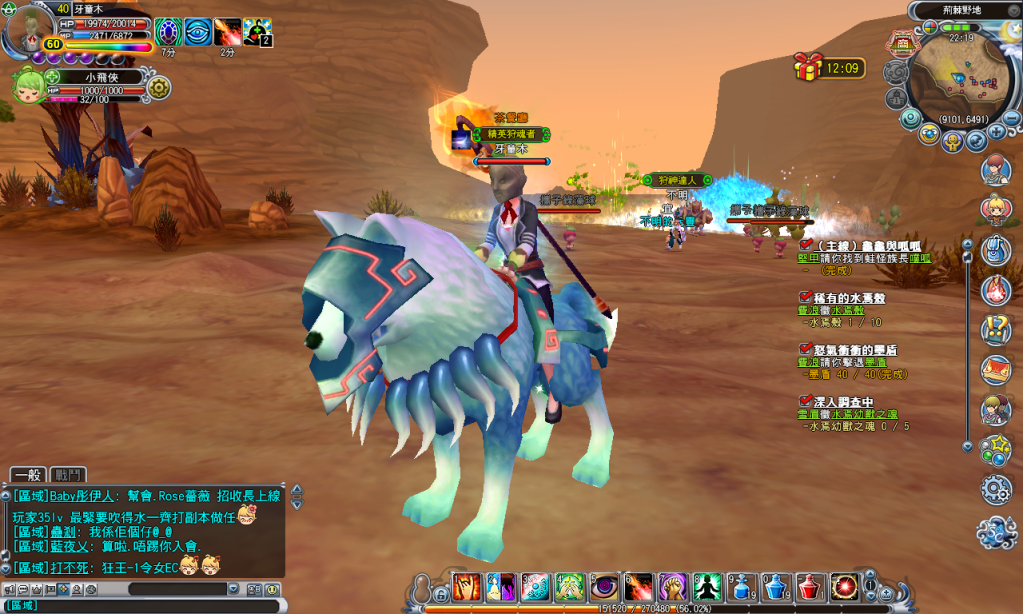Cast the fire streak skill in slot 6
Screen dimensions: 1023x614
coord(639,586)
